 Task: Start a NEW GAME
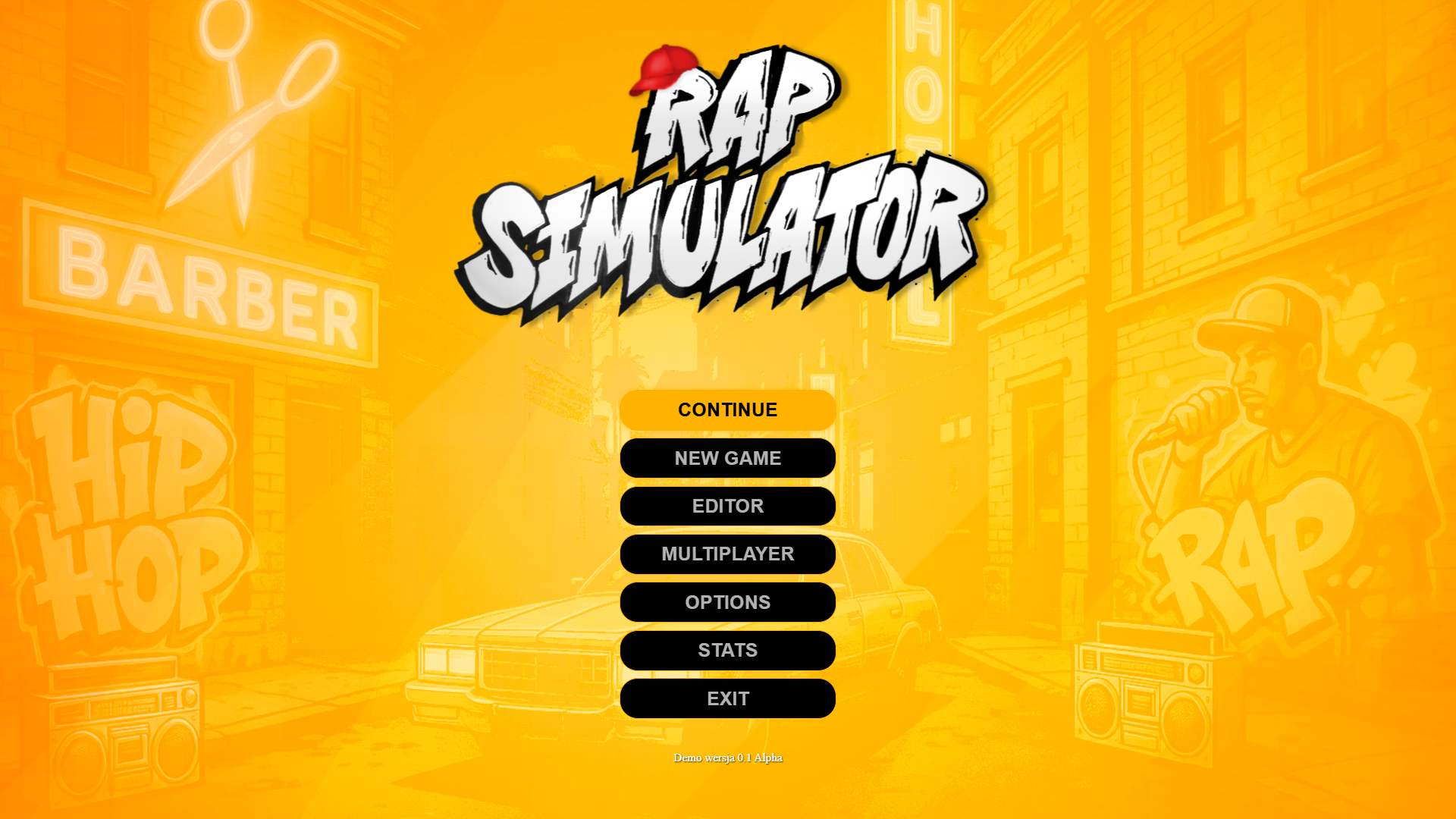pos(726,457)
